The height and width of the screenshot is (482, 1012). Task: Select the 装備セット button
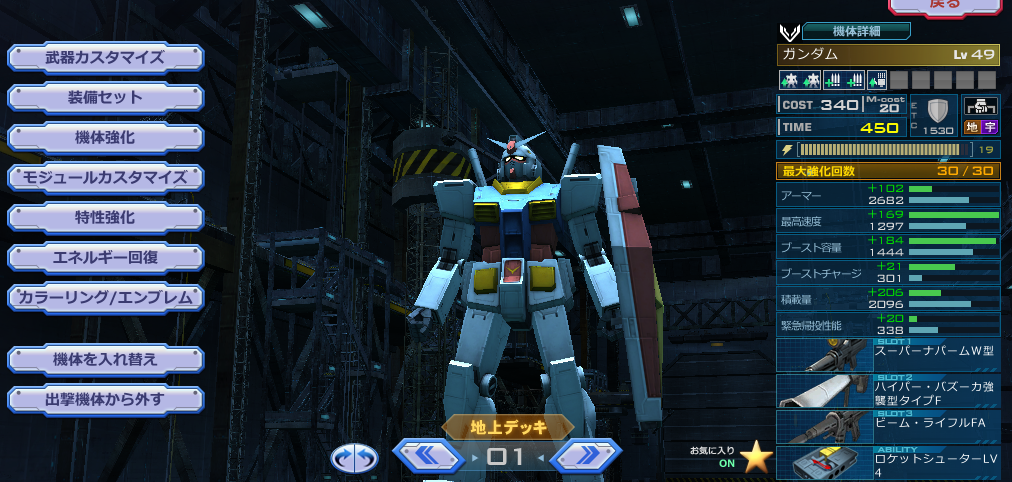click(105, 97)
